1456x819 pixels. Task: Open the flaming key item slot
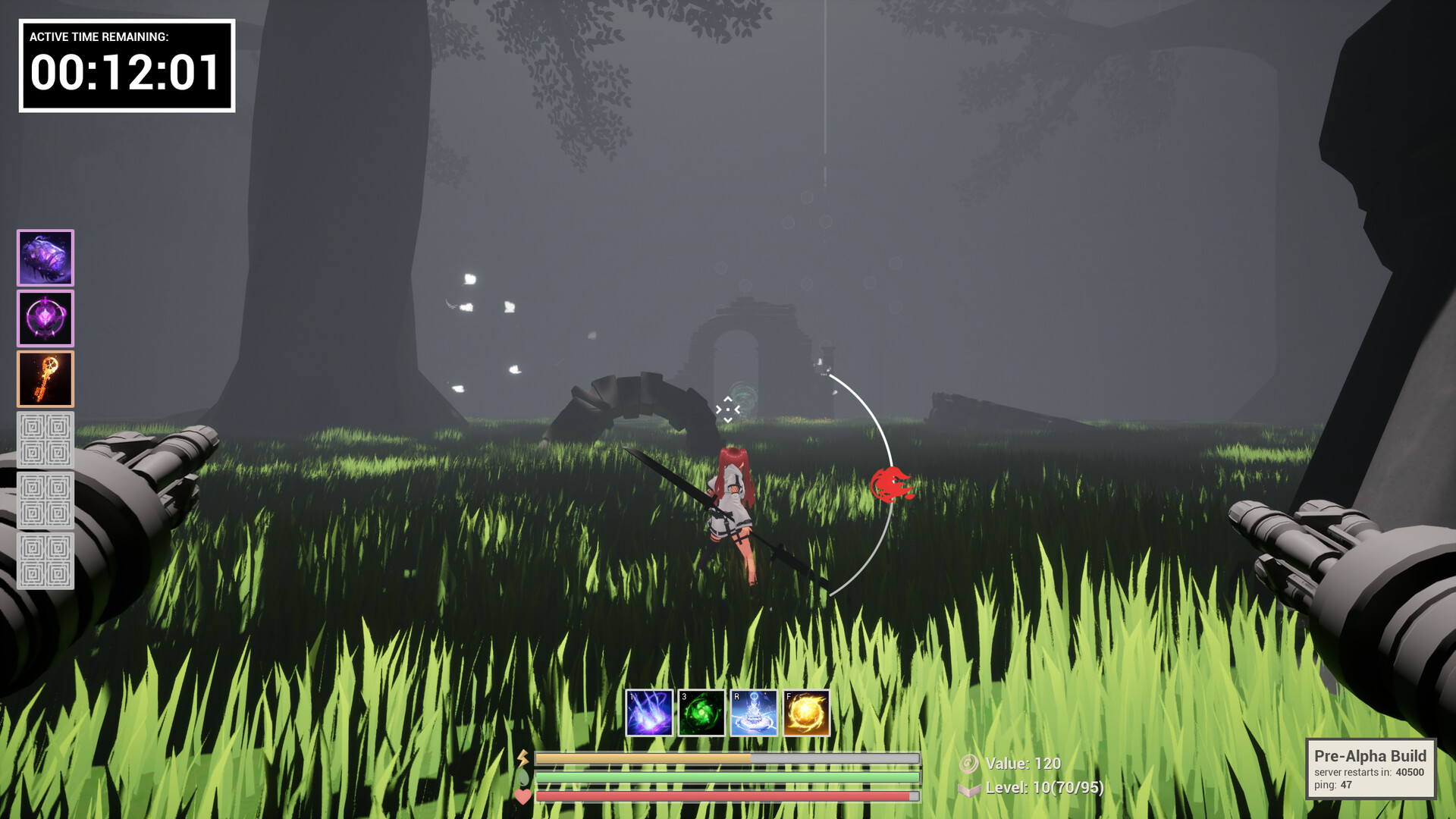pyautogui.click(x=45, y=378)
